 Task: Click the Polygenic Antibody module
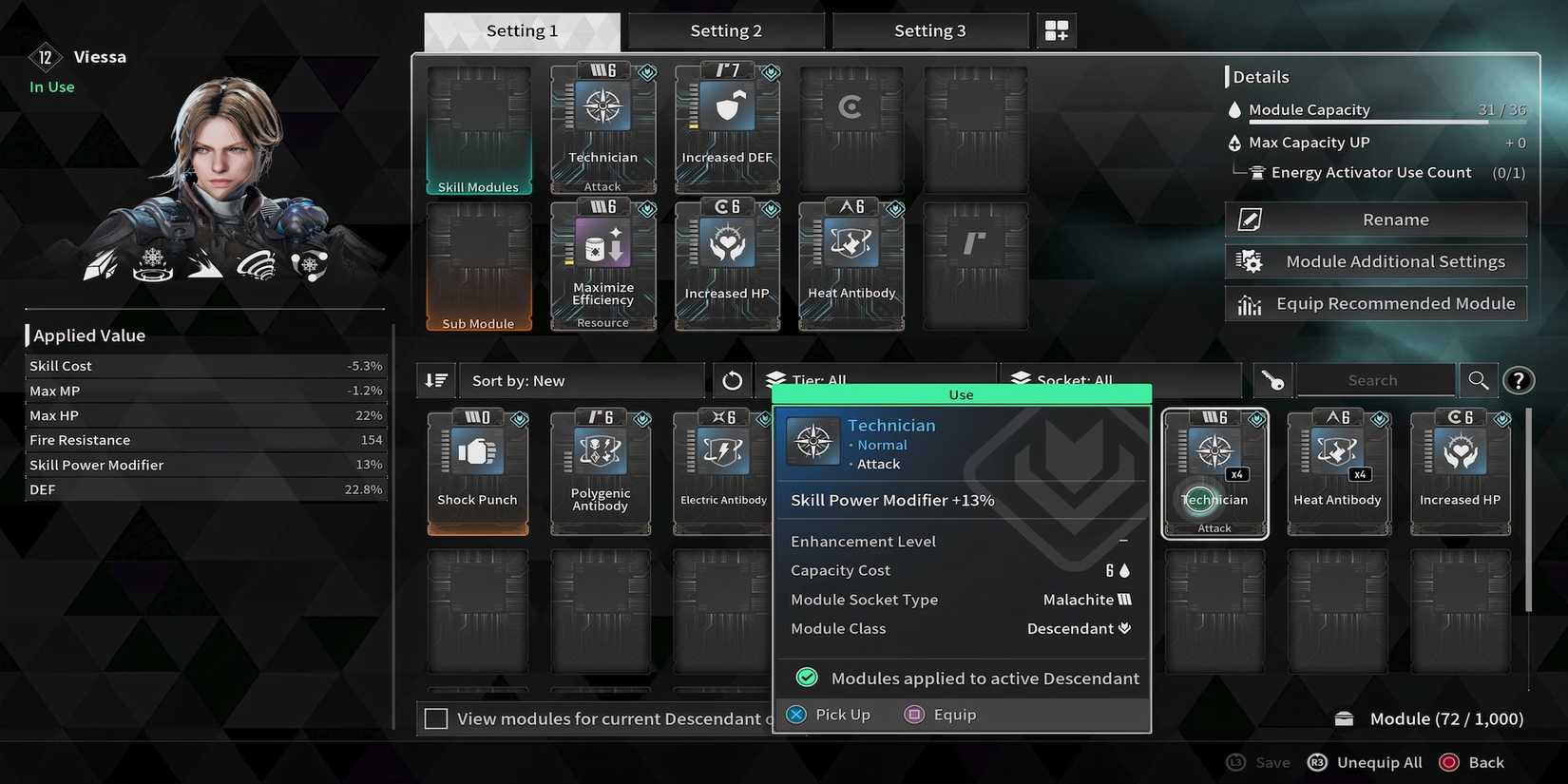tap(600, 470)
